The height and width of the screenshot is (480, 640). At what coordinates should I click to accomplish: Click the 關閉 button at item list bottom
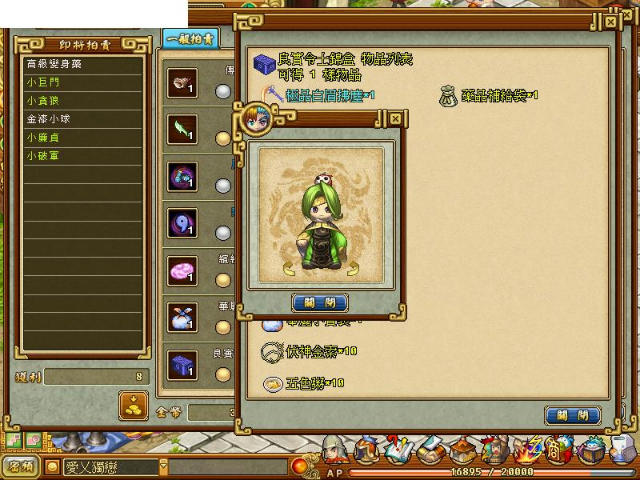(573, 415)
